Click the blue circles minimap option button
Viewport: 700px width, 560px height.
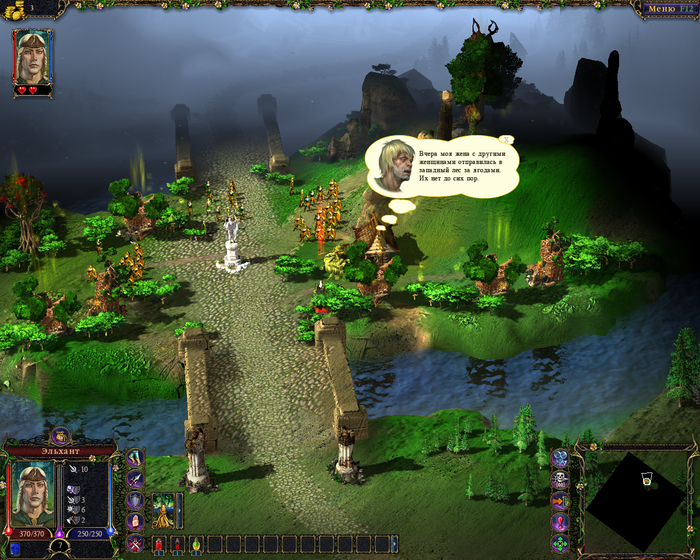pyautogui.click(x=560, y=458)
